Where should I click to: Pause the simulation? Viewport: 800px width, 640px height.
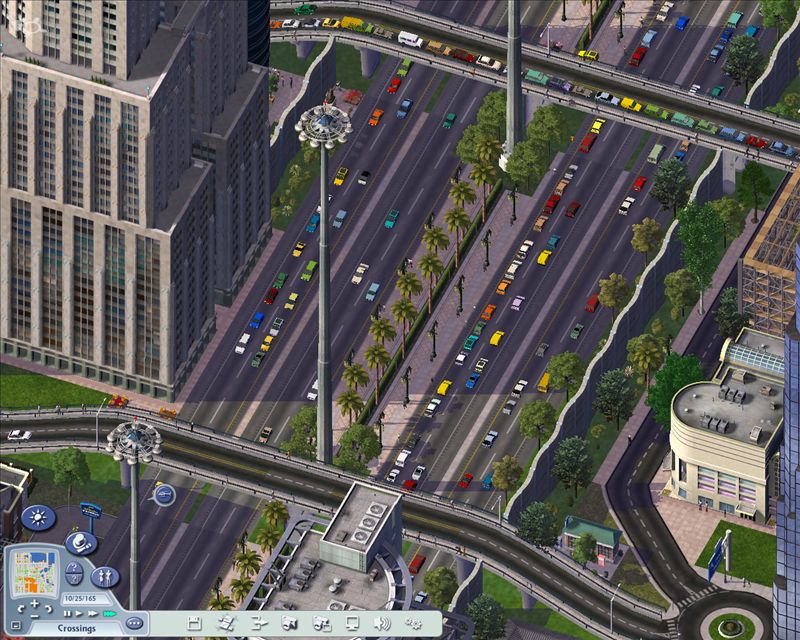coord(68,612)
